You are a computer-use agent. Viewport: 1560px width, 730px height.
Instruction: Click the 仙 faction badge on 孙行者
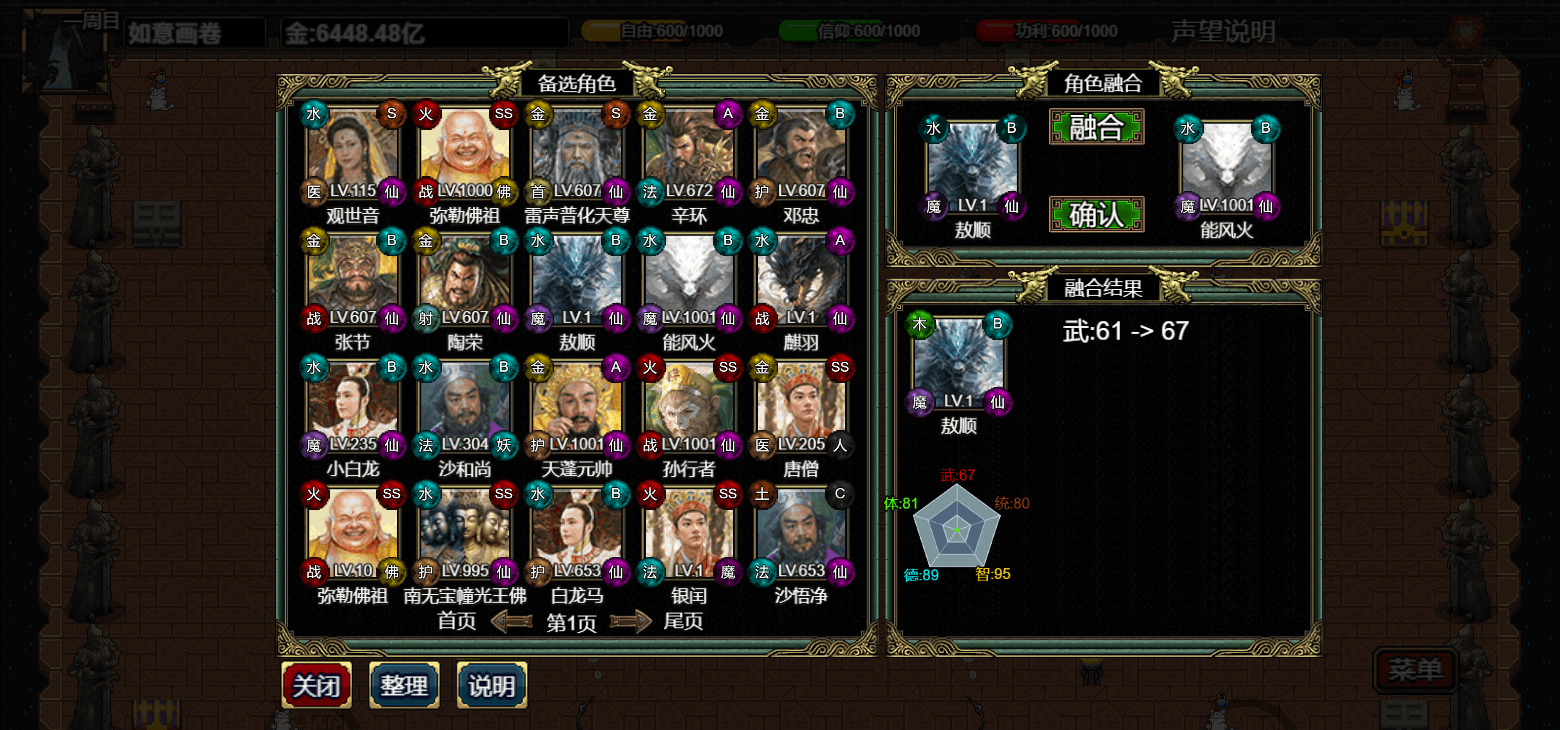coord(727,446)
